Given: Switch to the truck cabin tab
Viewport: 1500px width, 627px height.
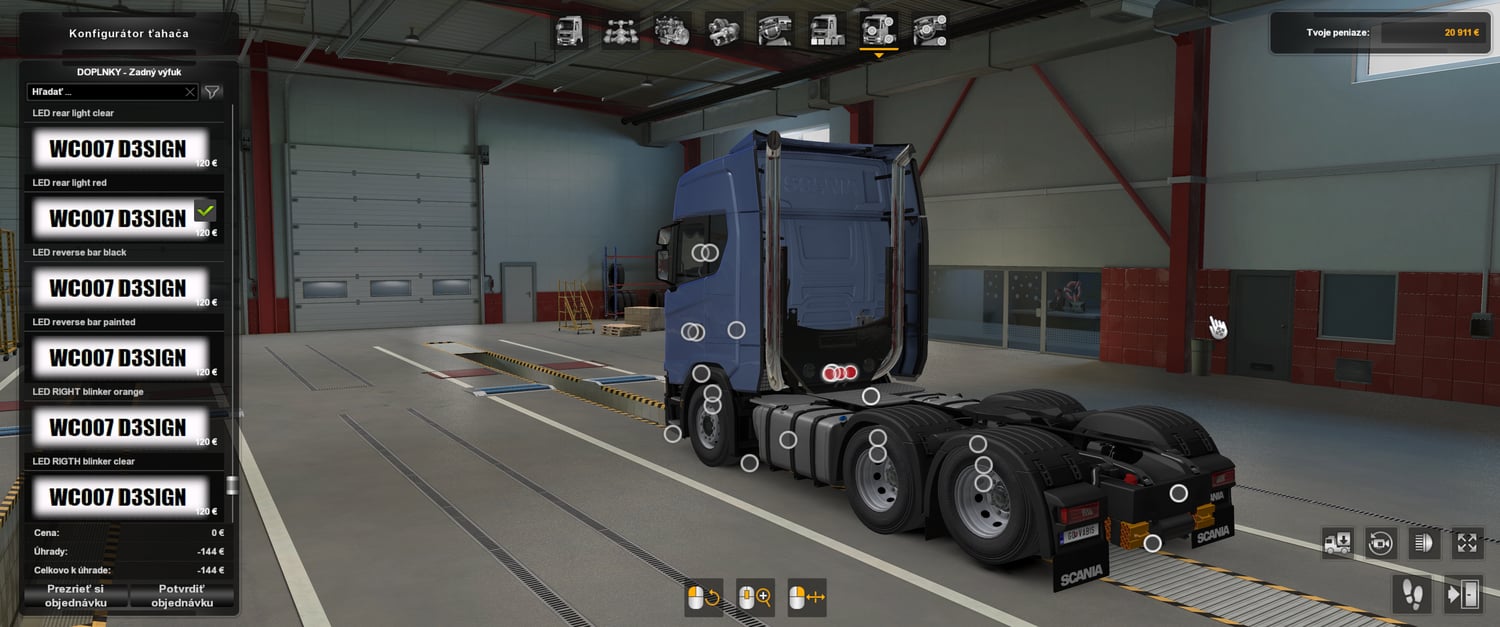Looking at the screenshot, I should tap(570, 30).
